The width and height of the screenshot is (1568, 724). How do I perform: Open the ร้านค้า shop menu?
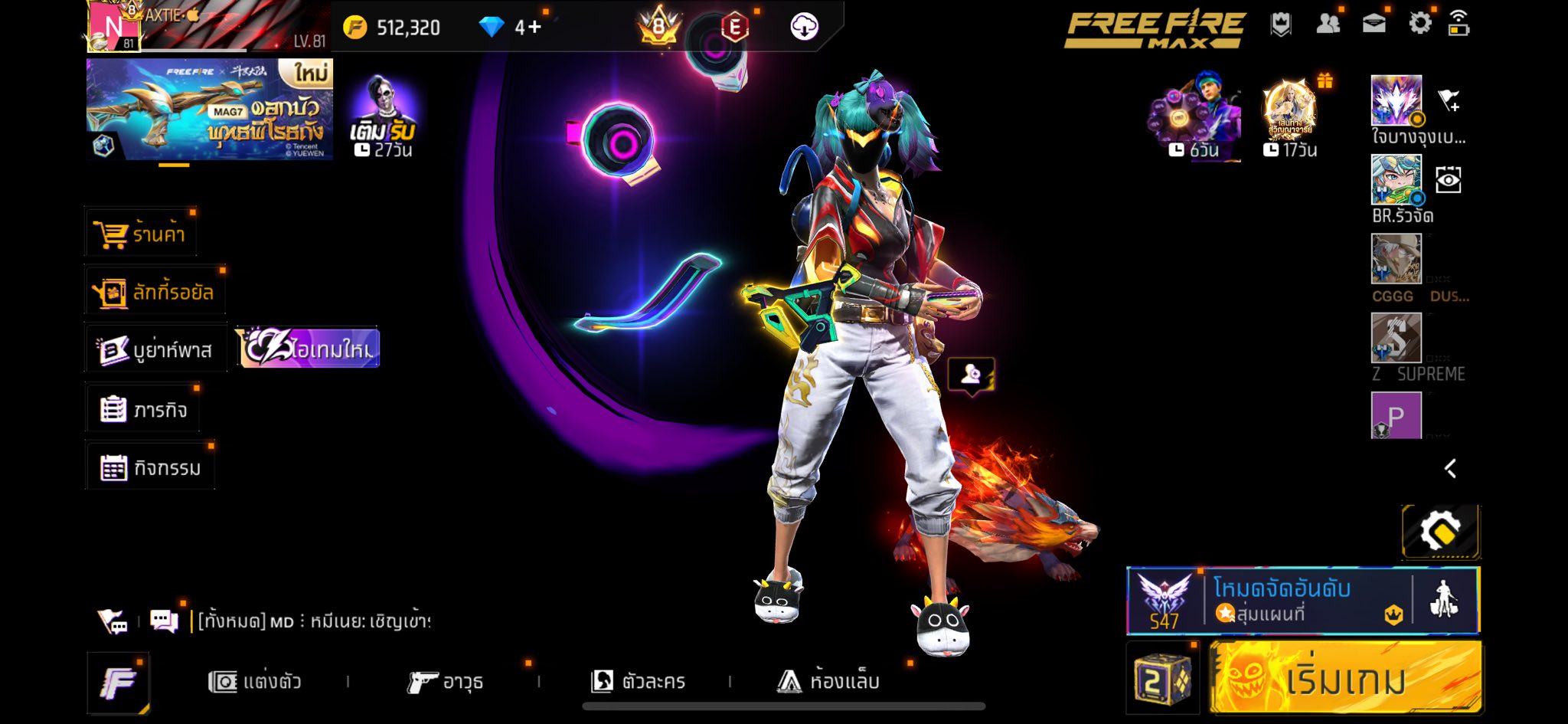coord(141,233)
